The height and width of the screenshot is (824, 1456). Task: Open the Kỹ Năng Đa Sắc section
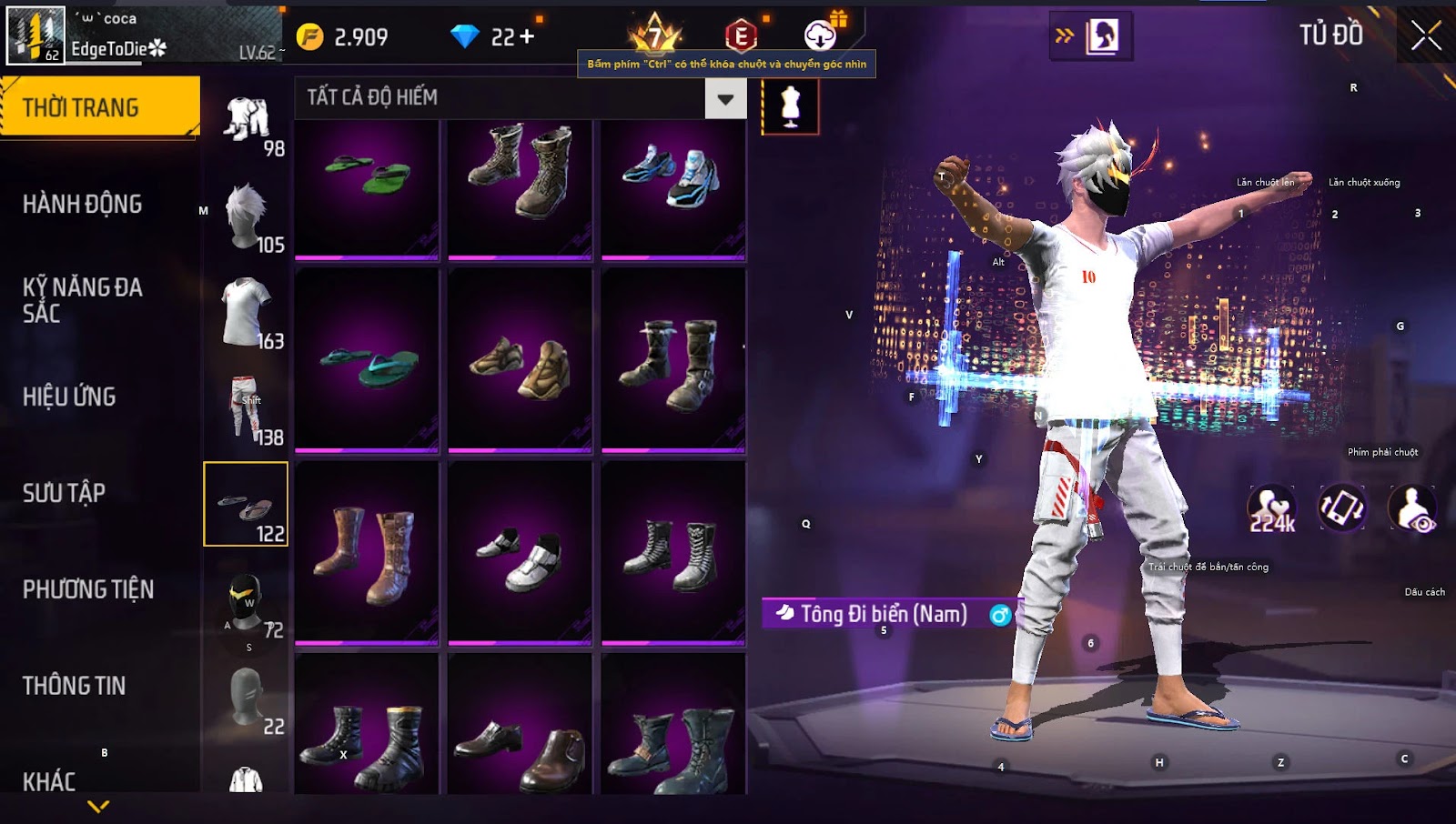[x=82, y=300]
